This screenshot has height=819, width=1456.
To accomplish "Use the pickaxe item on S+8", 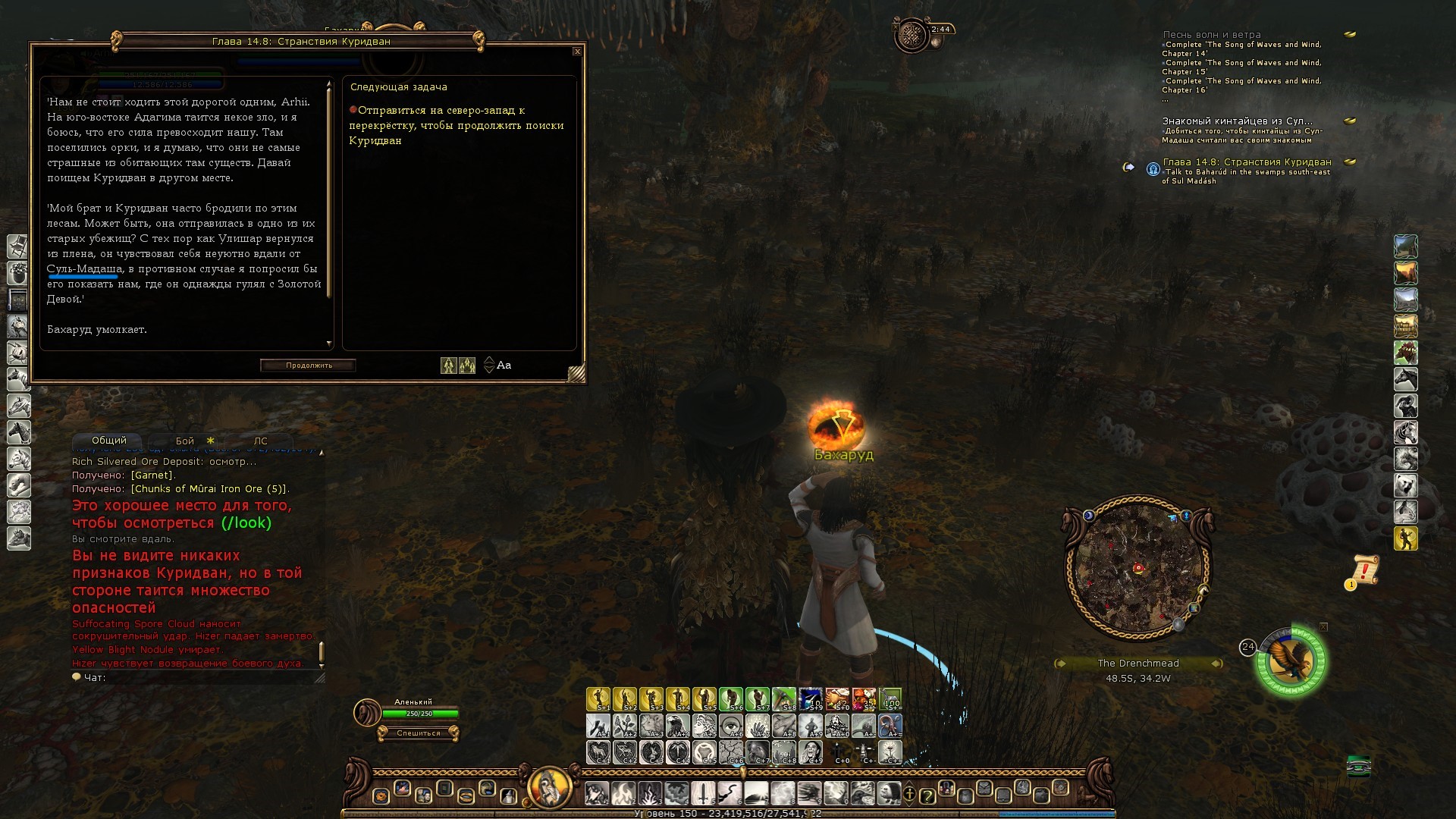I will click(784, 698).
